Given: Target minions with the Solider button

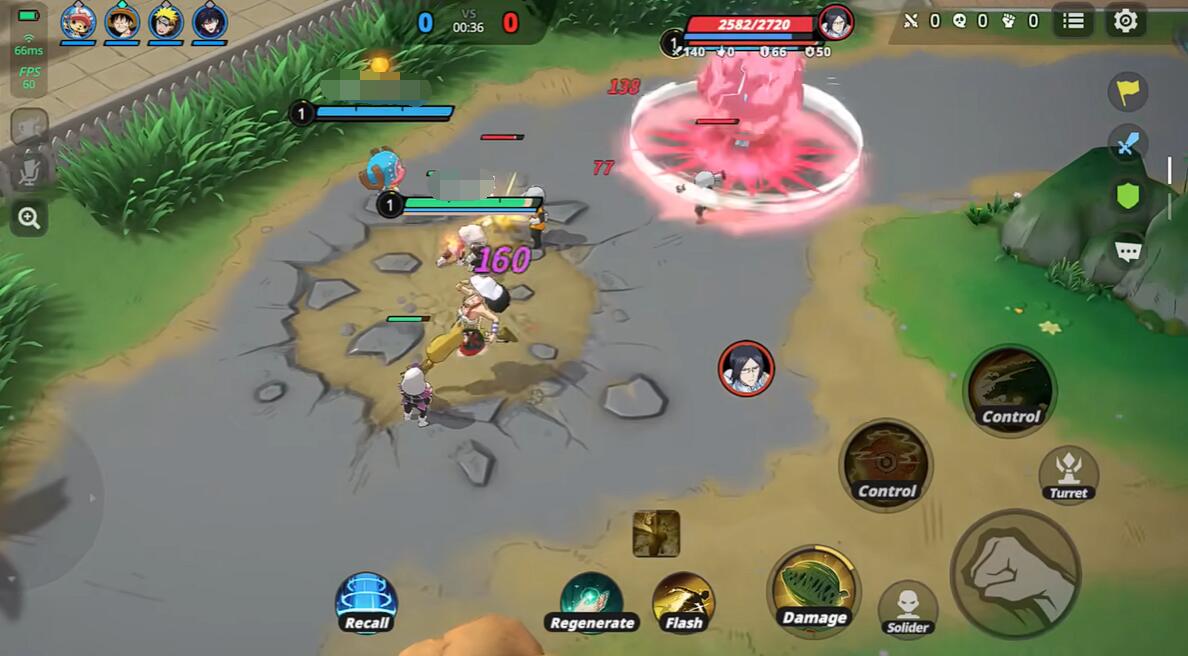Looking at the screenshot, I should click(907, 608).
